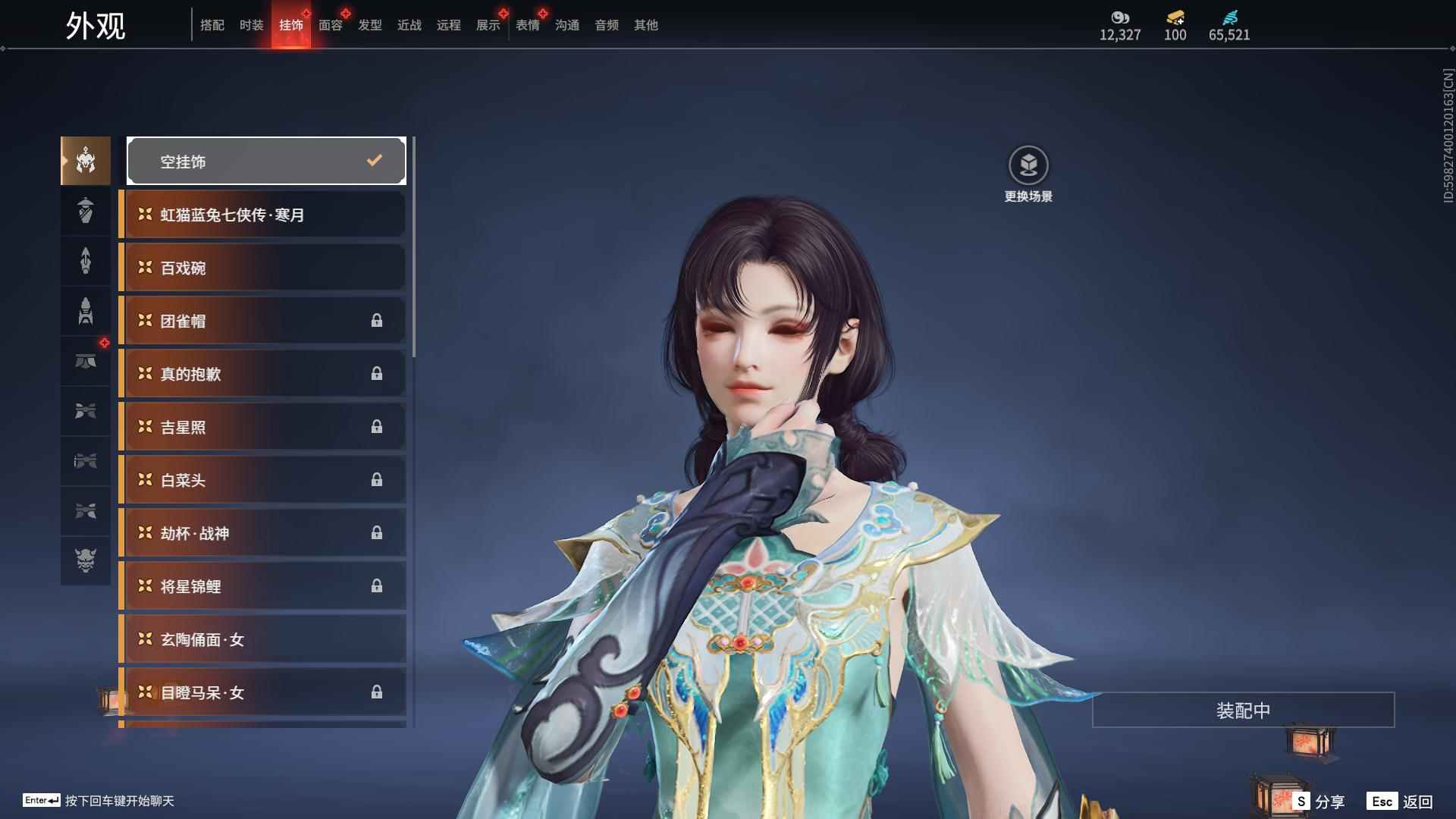Image resolution: width=1456 pixels, height=819 pixels.
Task: Choose the 白菜头 accessory row
Action: pos(262,480)
